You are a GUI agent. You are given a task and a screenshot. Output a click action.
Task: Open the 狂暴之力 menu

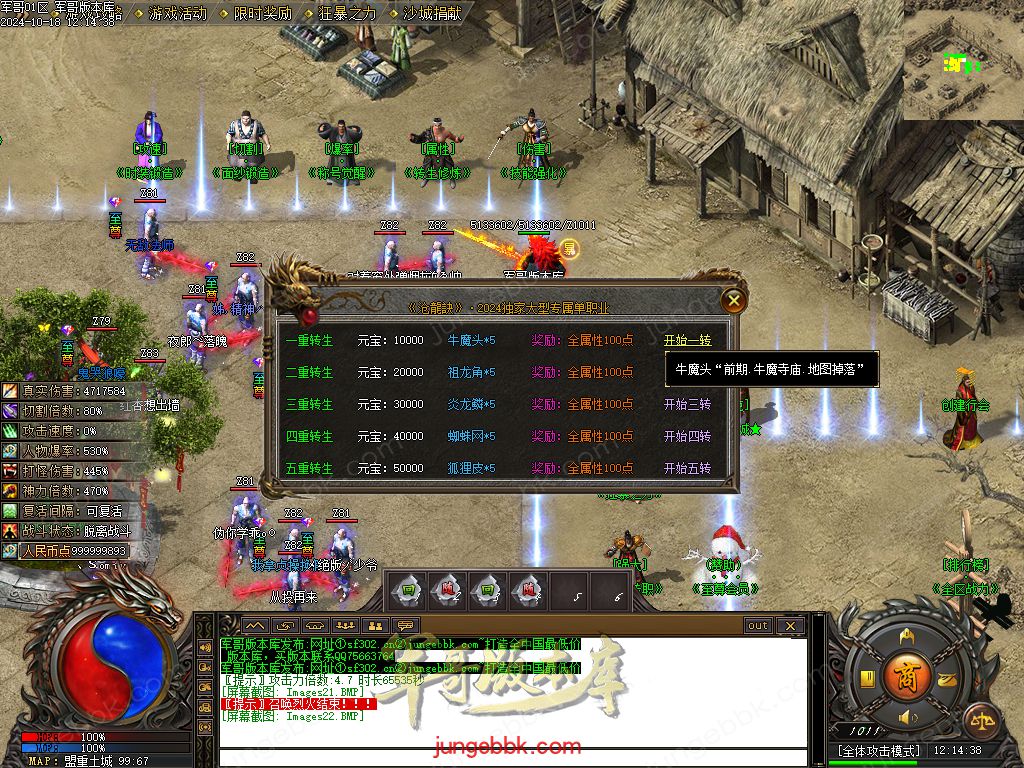[x=347, y=14]
